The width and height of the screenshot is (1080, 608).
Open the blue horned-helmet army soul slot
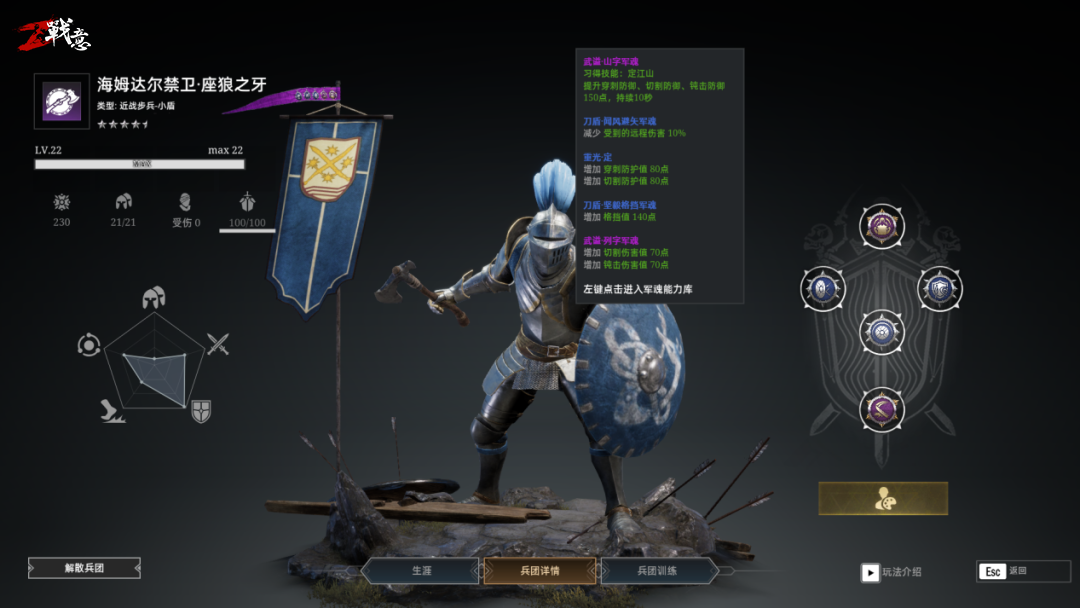(x=940, y=288)
